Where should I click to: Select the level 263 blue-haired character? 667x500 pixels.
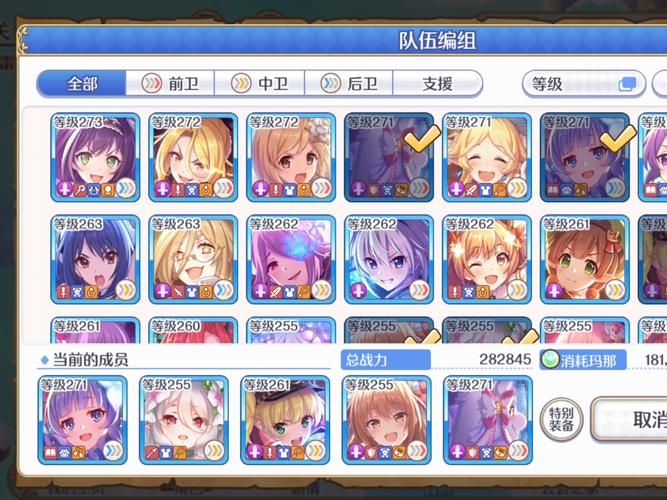pos(94,260)
